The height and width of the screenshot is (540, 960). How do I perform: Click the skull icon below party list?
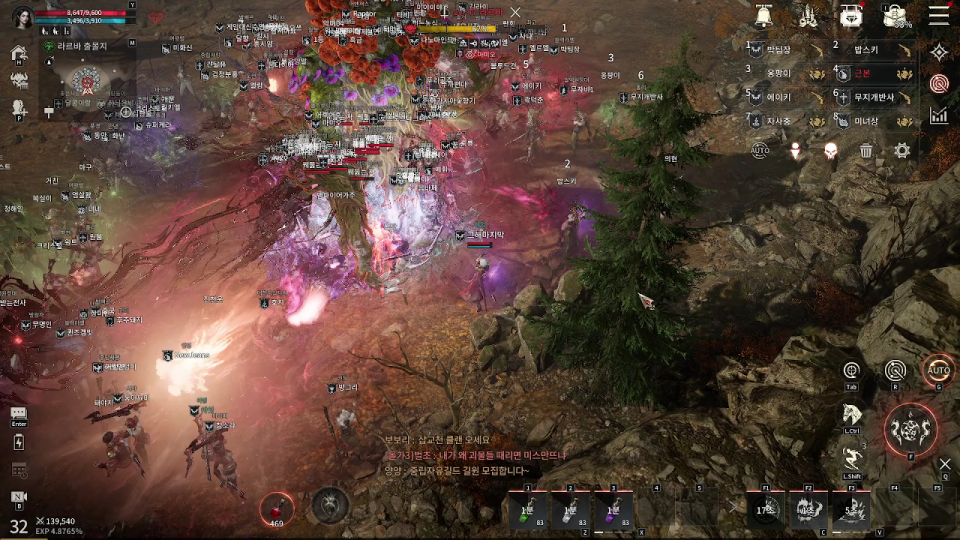point(830,150)
